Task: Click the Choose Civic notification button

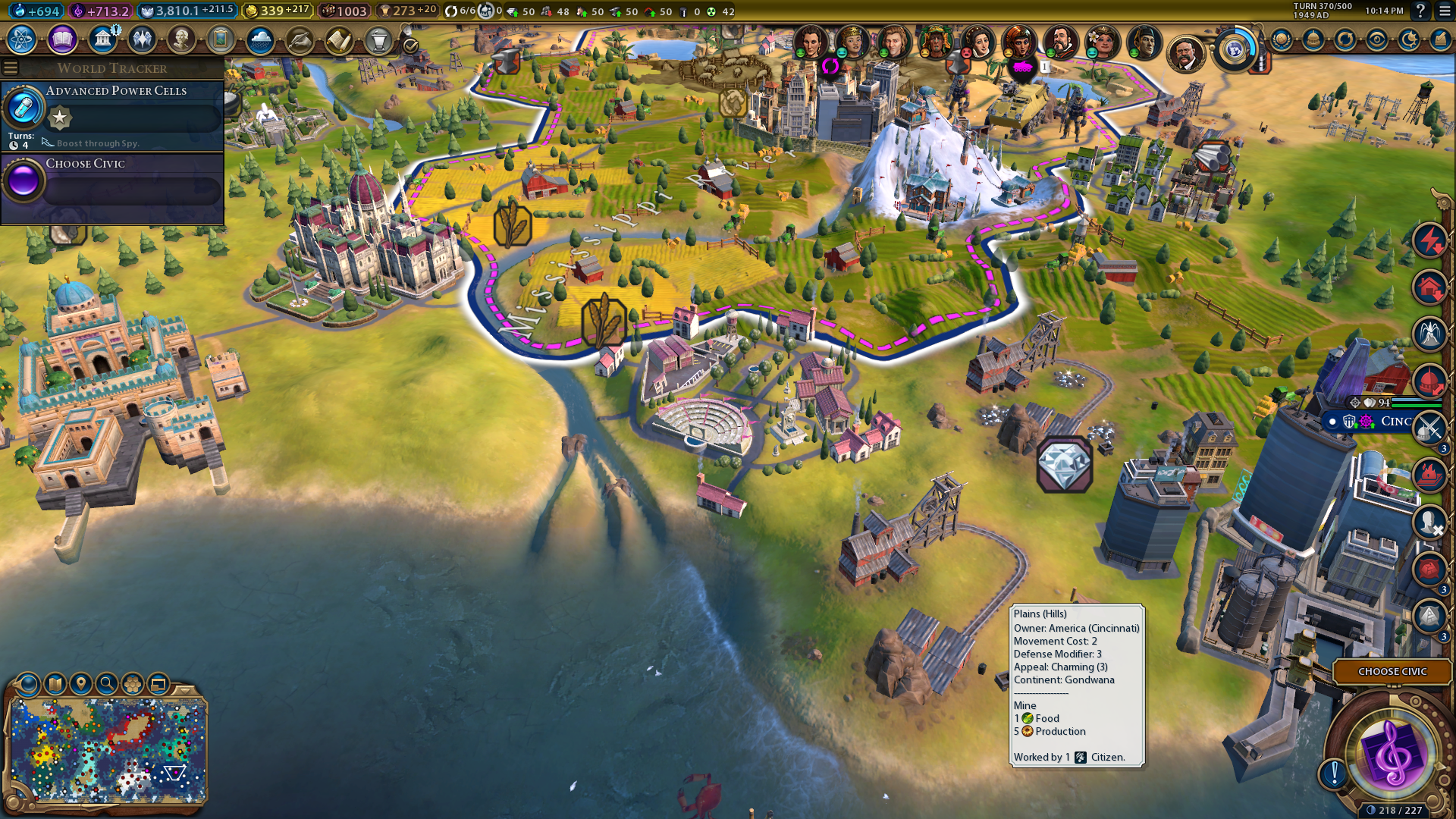Action: click(1392, 671)
